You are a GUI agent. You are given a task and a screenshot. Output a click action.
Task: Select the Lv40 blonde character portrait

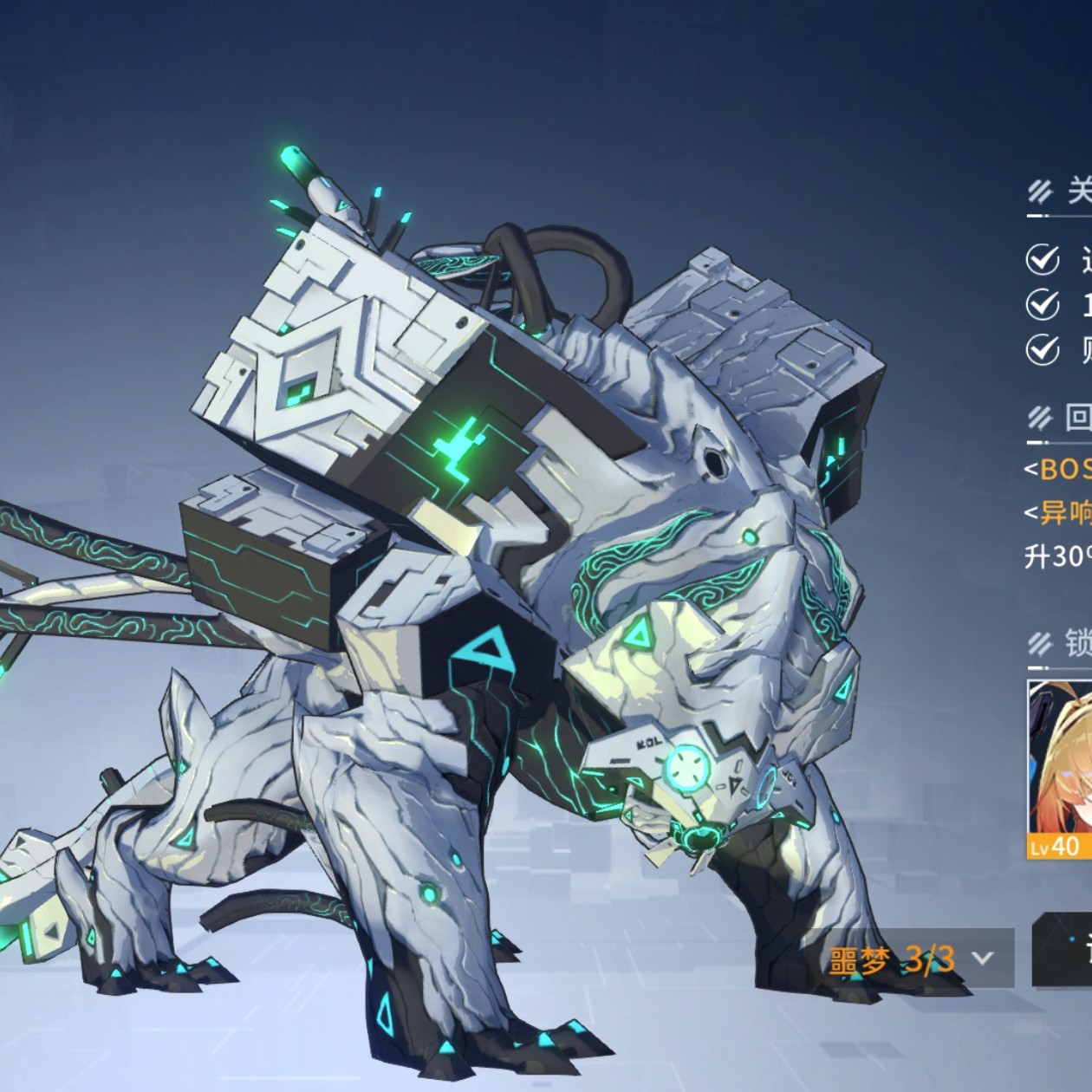[x=1060, y=768]
